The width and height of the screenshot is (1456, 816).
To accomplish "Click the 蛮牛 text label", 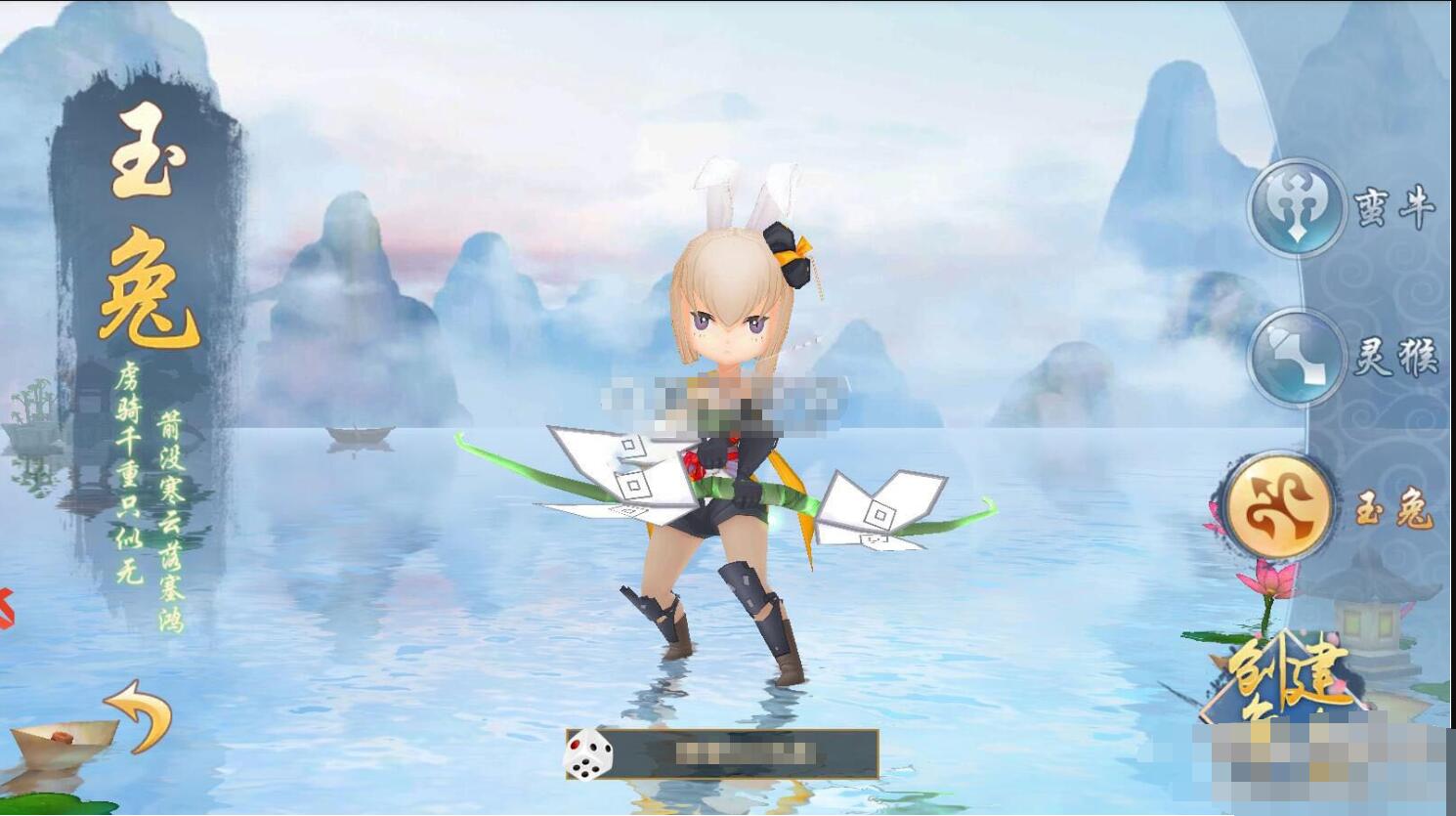I will click(x=1399, y=205).
